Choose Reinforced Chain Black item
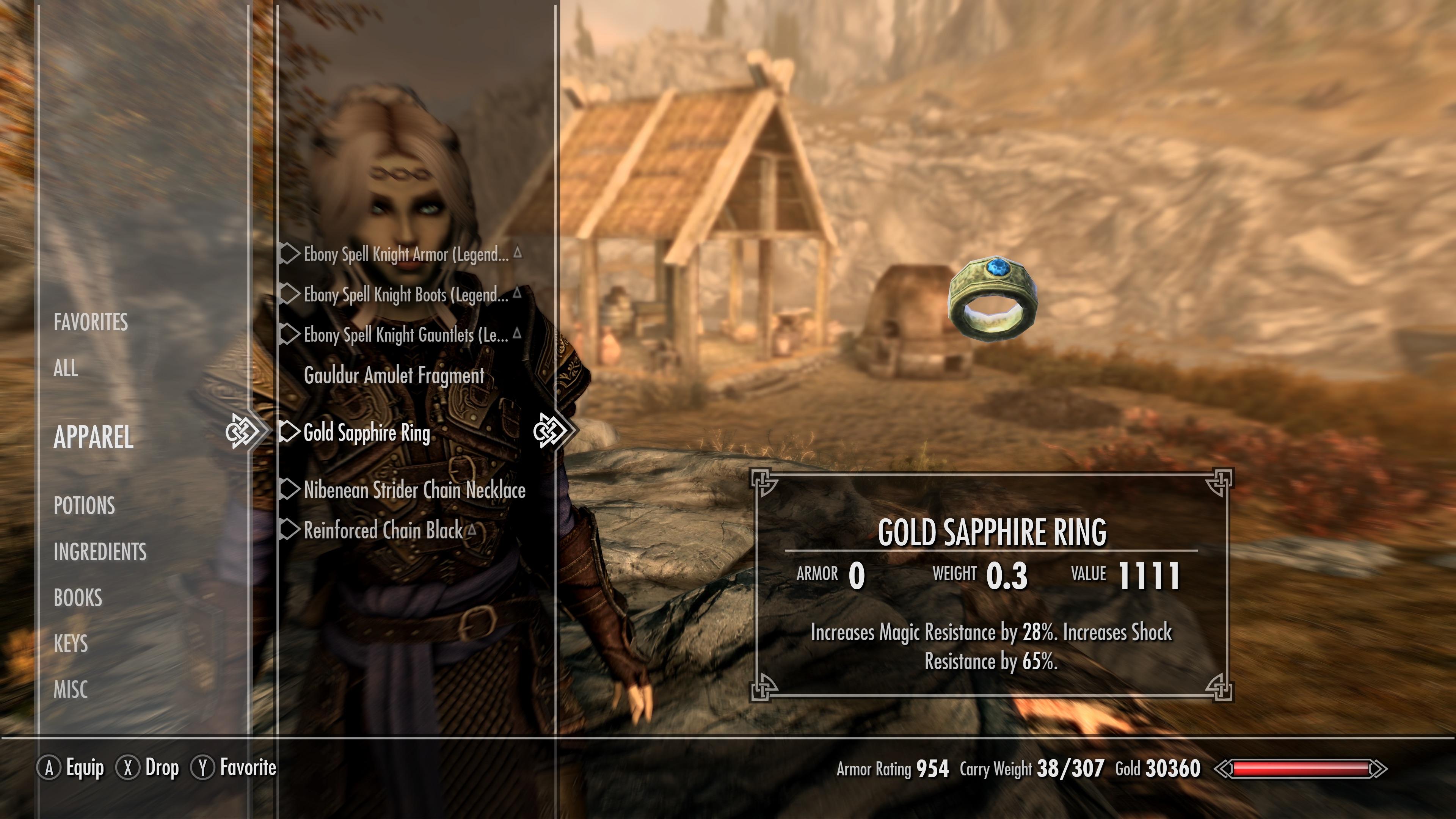 pos(383,531)
